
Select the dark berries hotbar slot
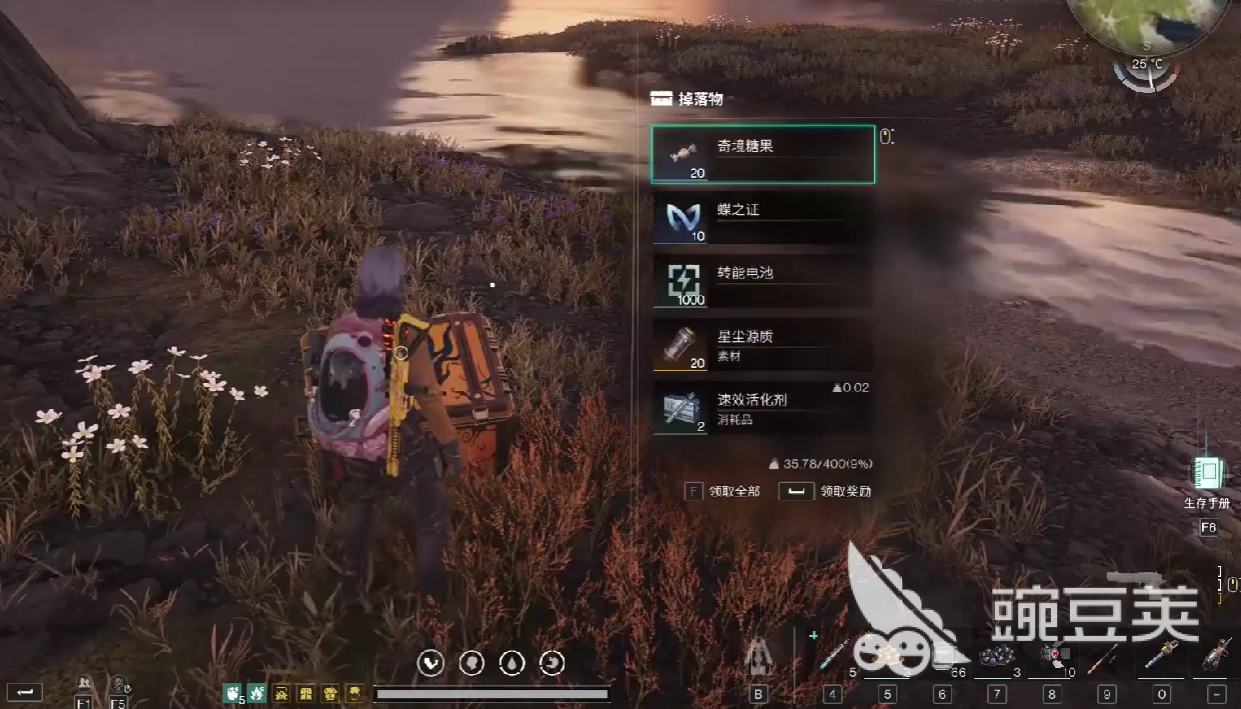coord(997,656)
